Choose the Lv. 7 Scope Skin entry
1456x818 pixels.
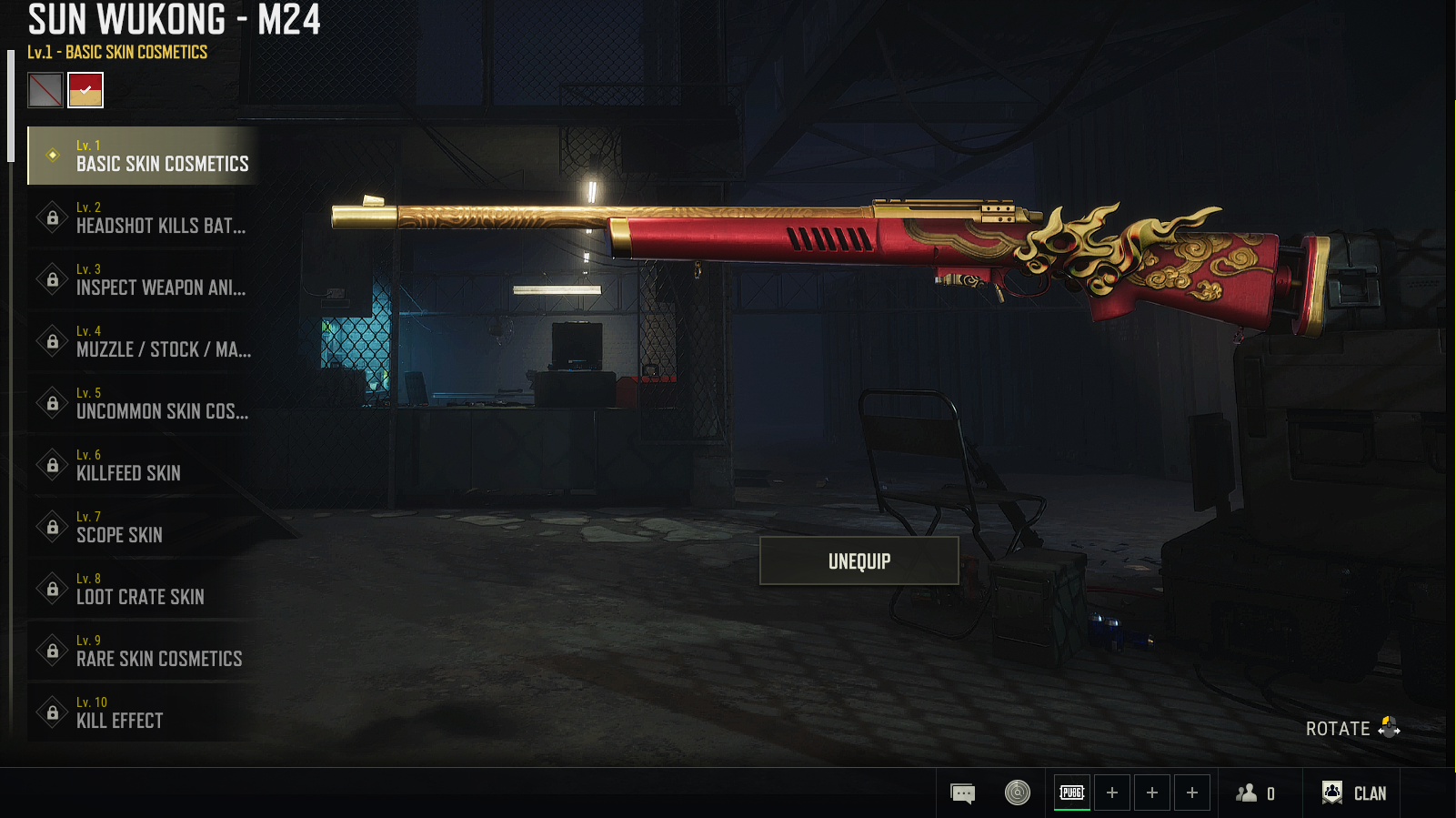(x=144, y=527)
